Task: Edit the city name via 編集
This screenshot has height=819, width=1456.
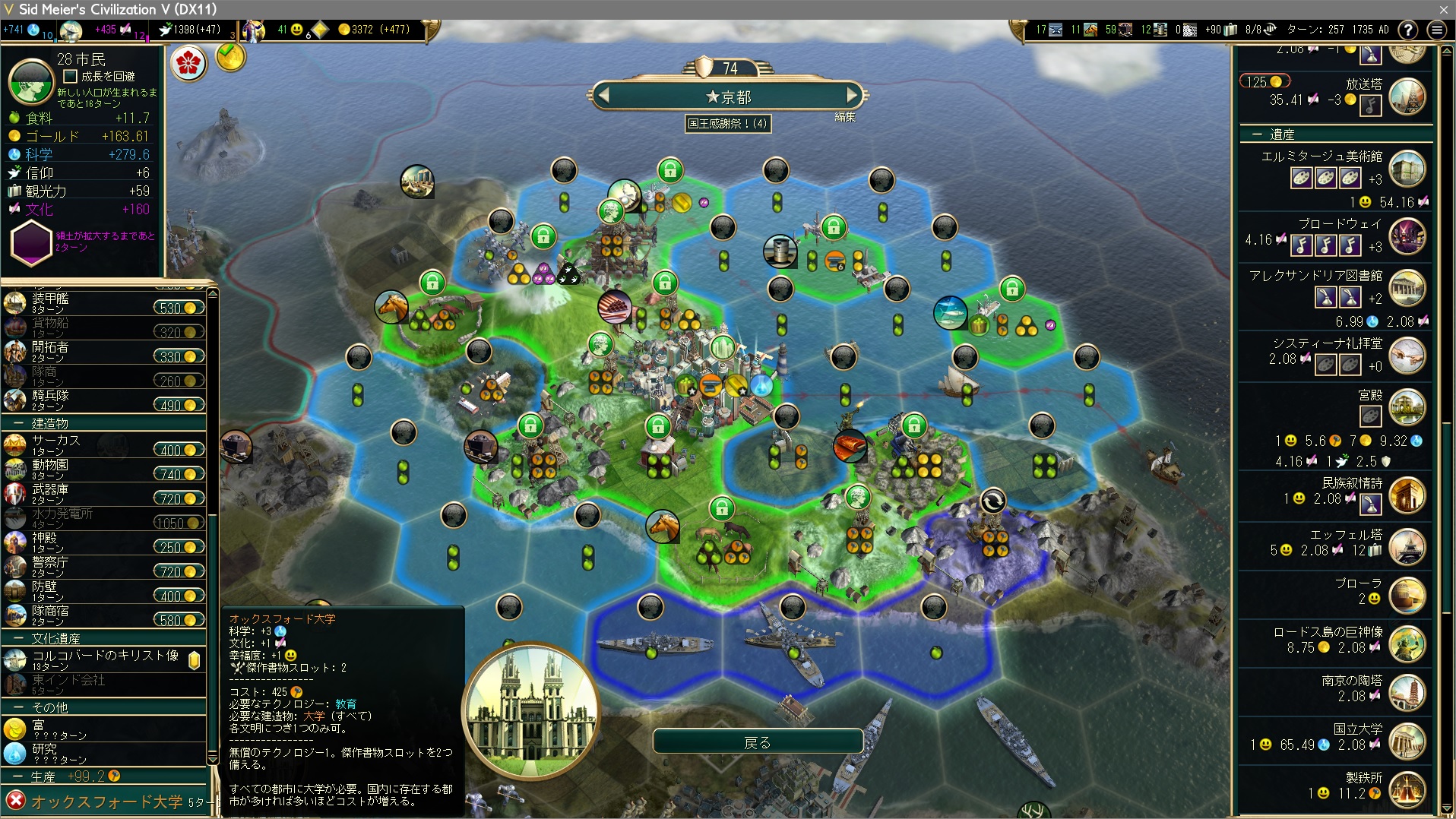Action: coord(845,117)
